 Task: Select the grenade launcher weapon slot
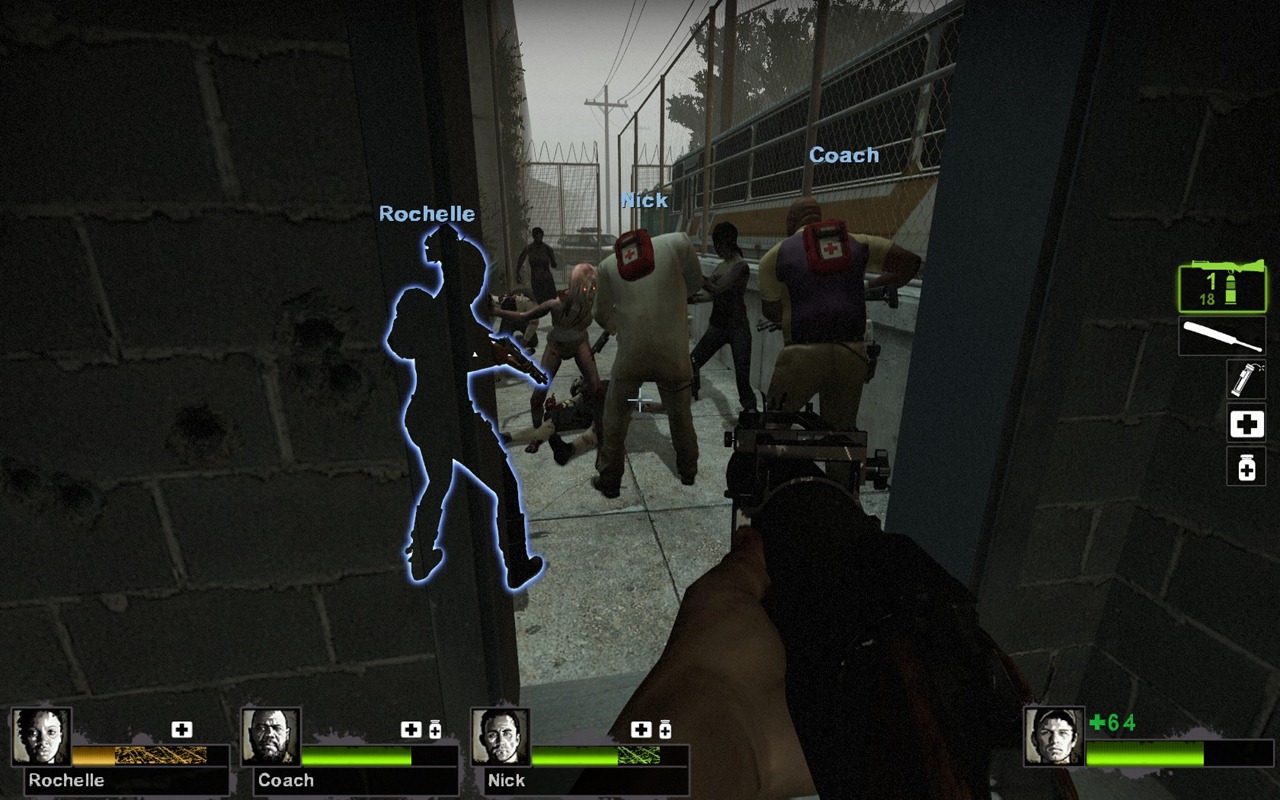pyautogui.click(x=1221, y=286)
